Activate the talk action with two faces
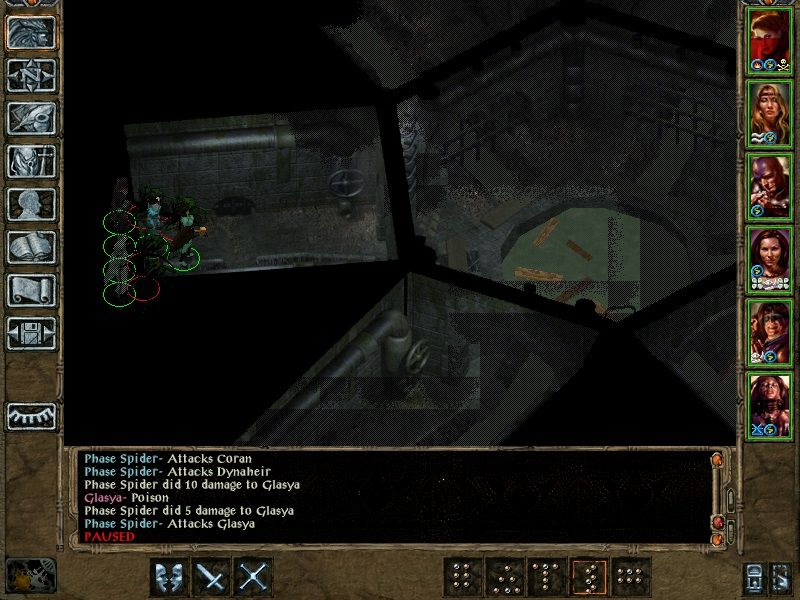 167,577
